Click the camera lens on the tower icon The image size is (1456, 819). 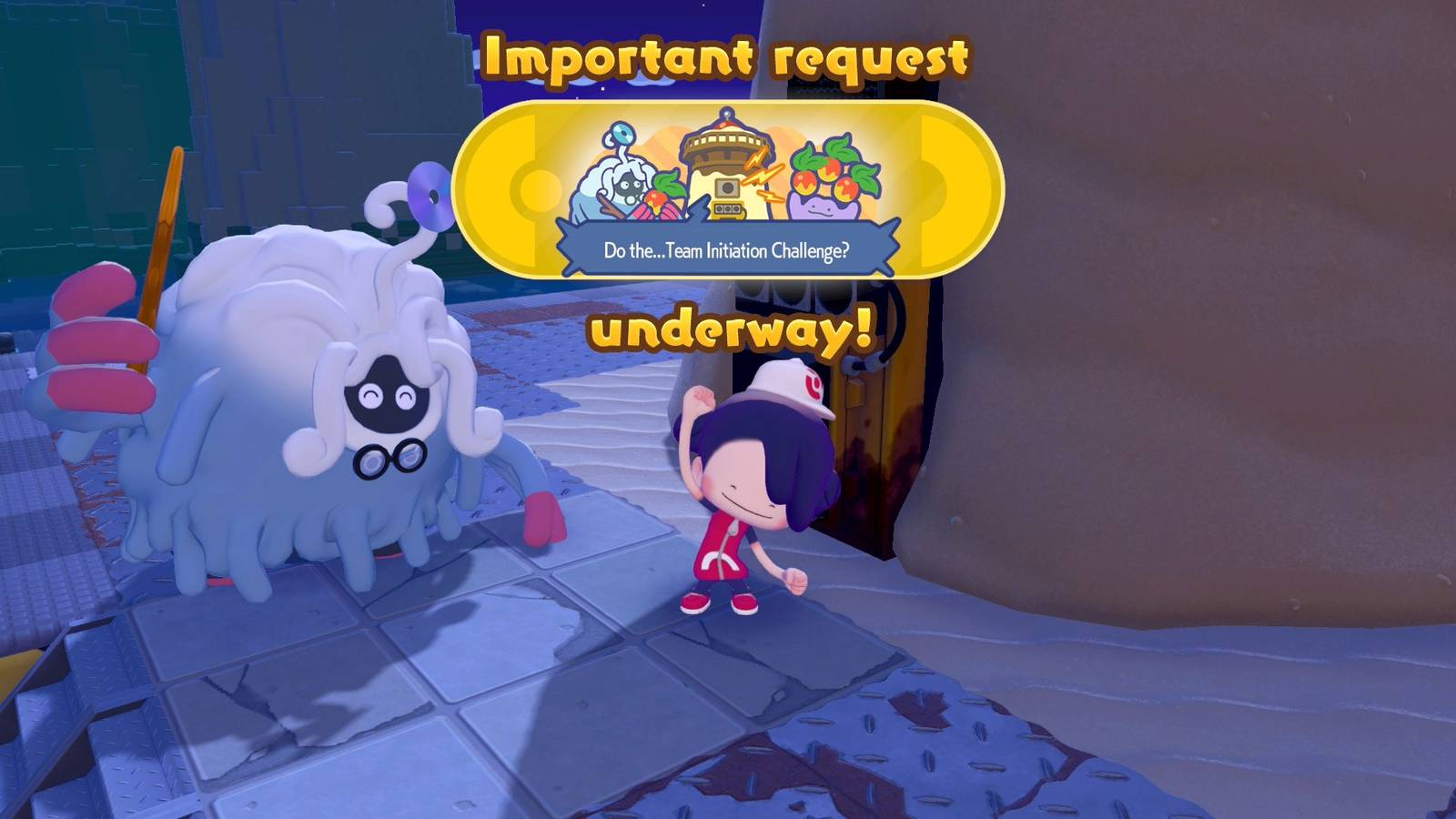click(728, 188)
